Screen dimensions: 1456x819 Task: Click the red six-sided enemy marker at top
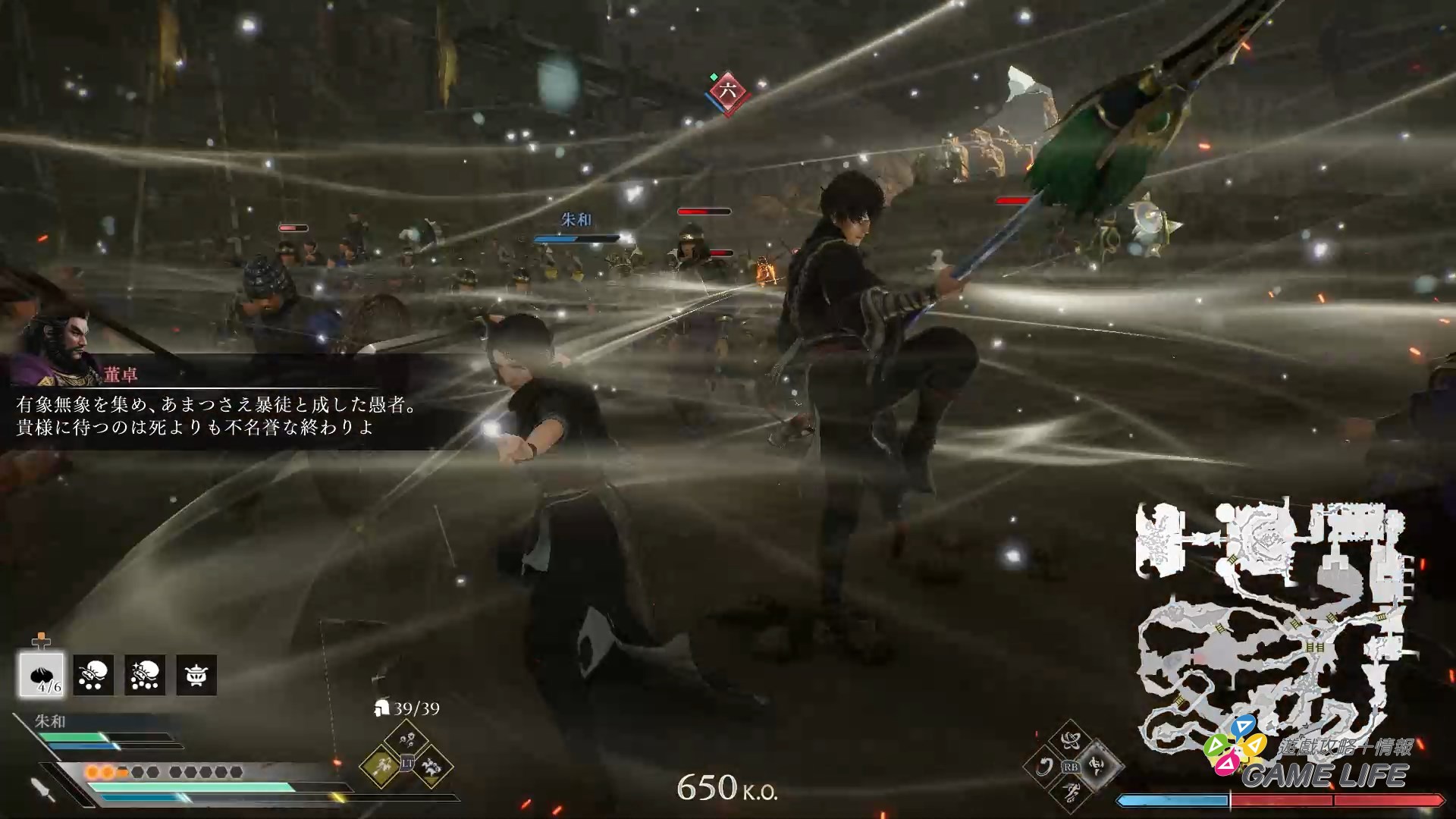tap(726, 93)
